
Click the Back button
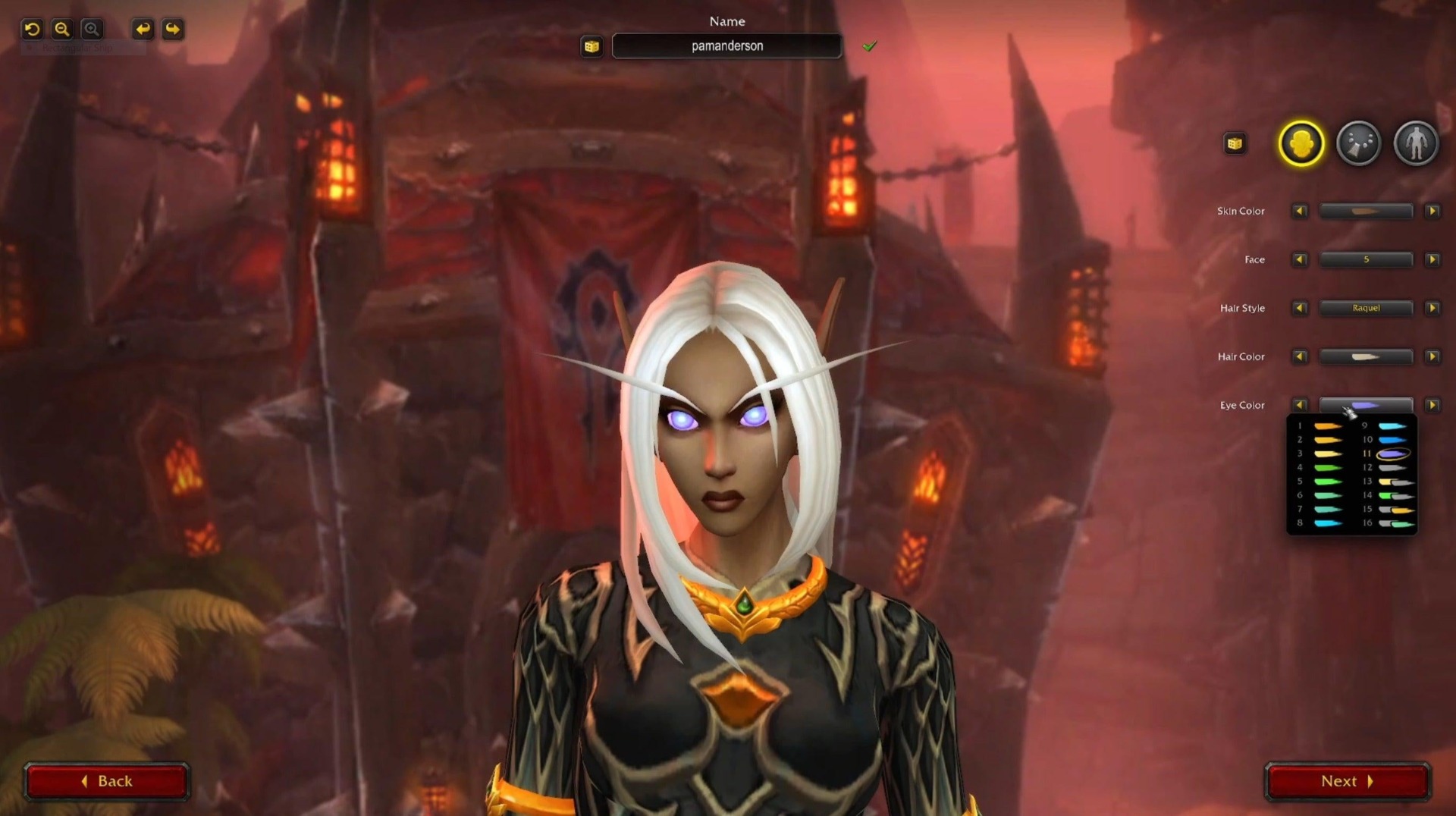coord(107,780)
